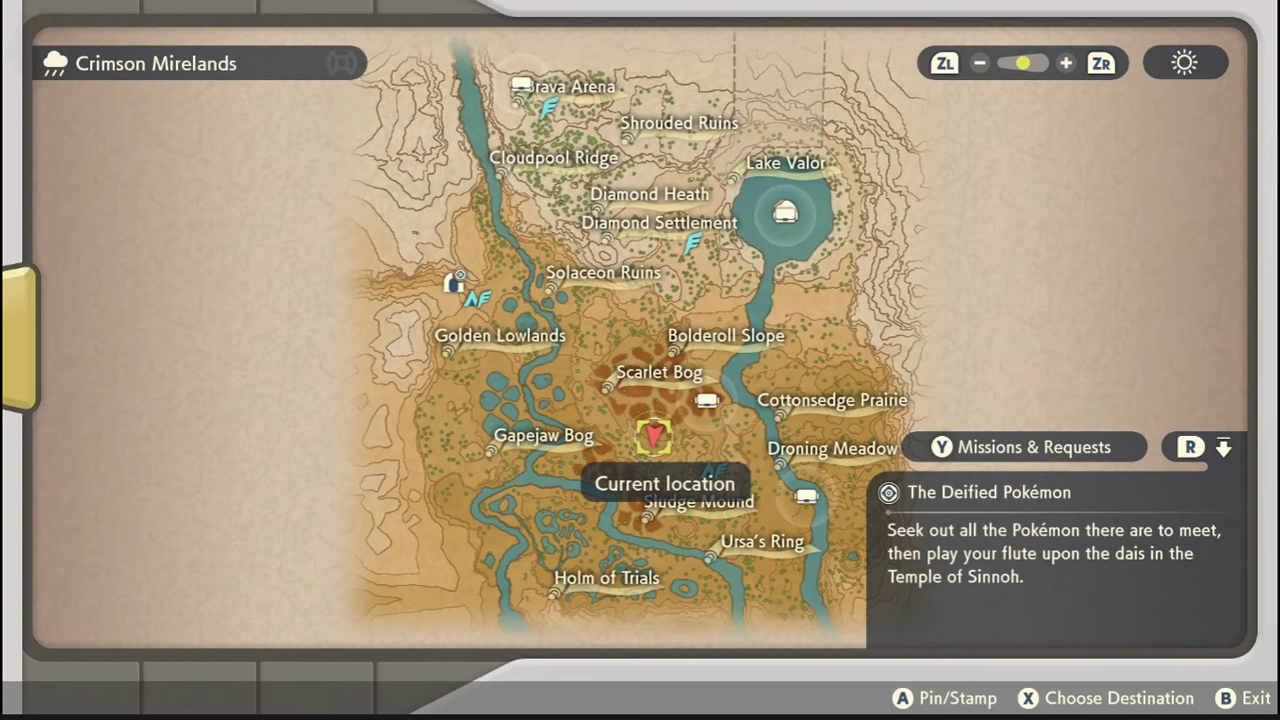Click the plus zoom control
1280x720 pixels.
pyautogui.click(x=1065, y=63)
